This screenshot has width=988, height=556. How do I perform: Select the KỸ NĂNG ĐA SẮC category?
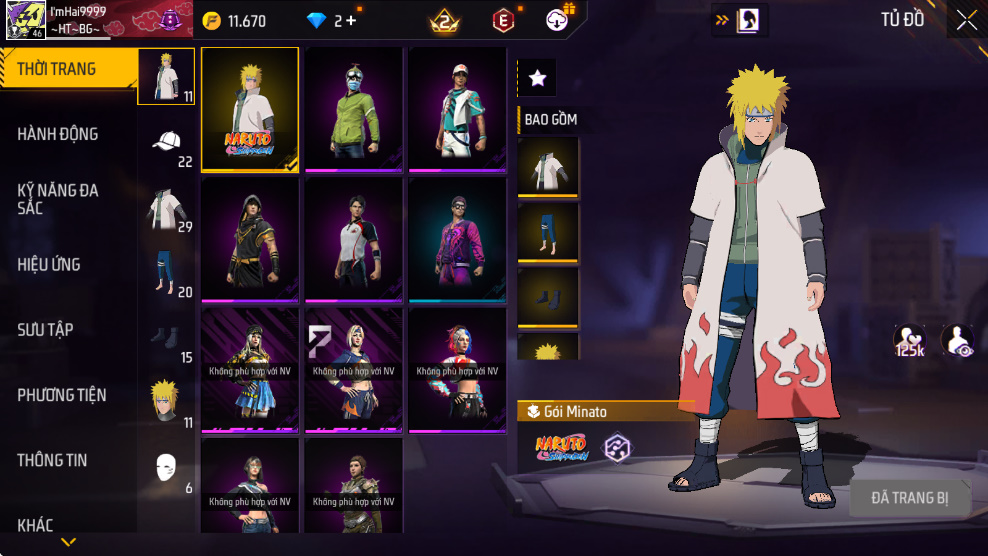[x=58, y=199]
